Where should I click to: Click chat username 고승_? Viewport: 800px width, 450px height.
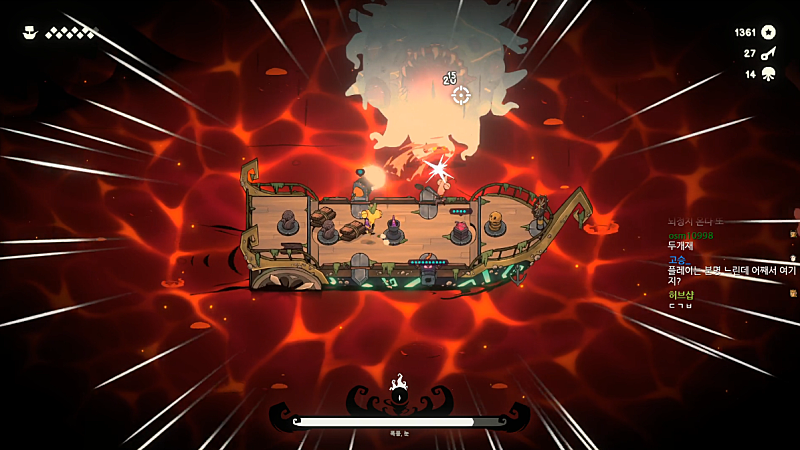[680, 259]
